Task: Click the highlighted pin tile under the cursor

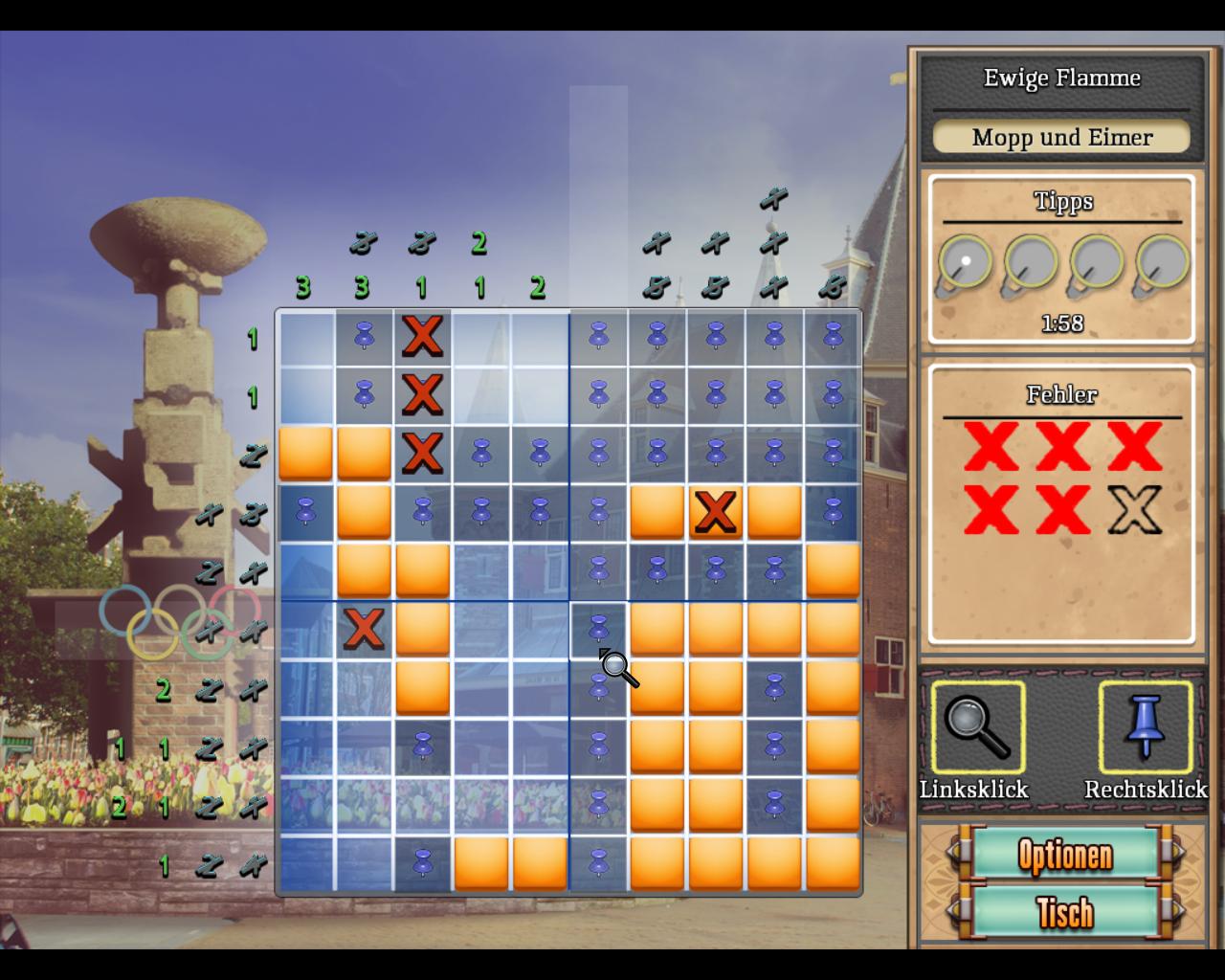Action: tap(598, 629)
